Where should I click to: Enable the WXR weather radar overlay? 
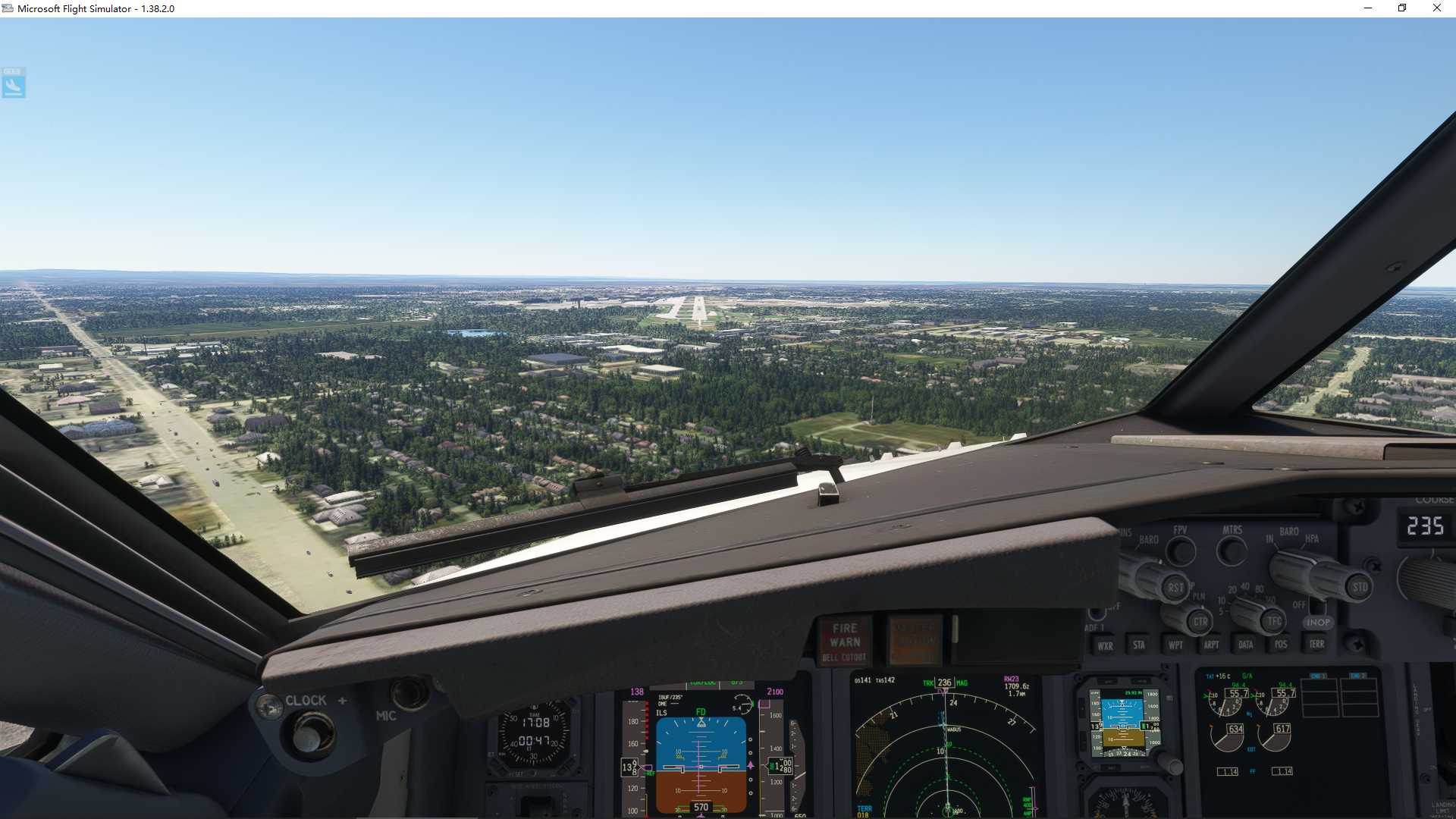pyautogui.click(x=1106, y=645)
